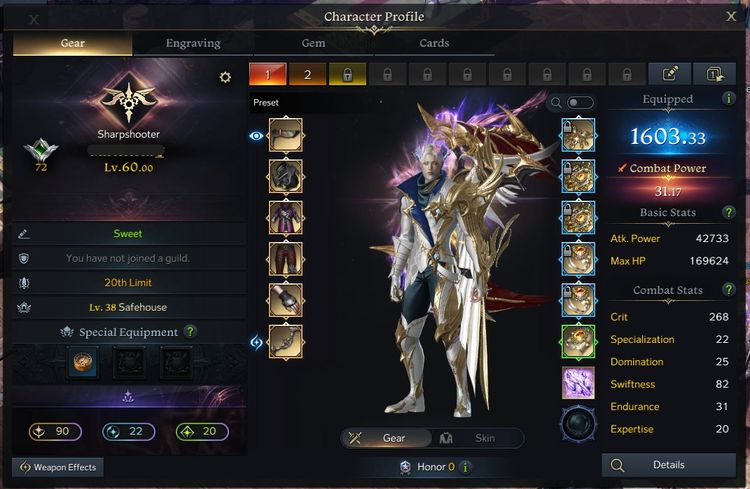750x489 pixels.
Task: Click the Honor info icon
Action: [x=466, y=467]
